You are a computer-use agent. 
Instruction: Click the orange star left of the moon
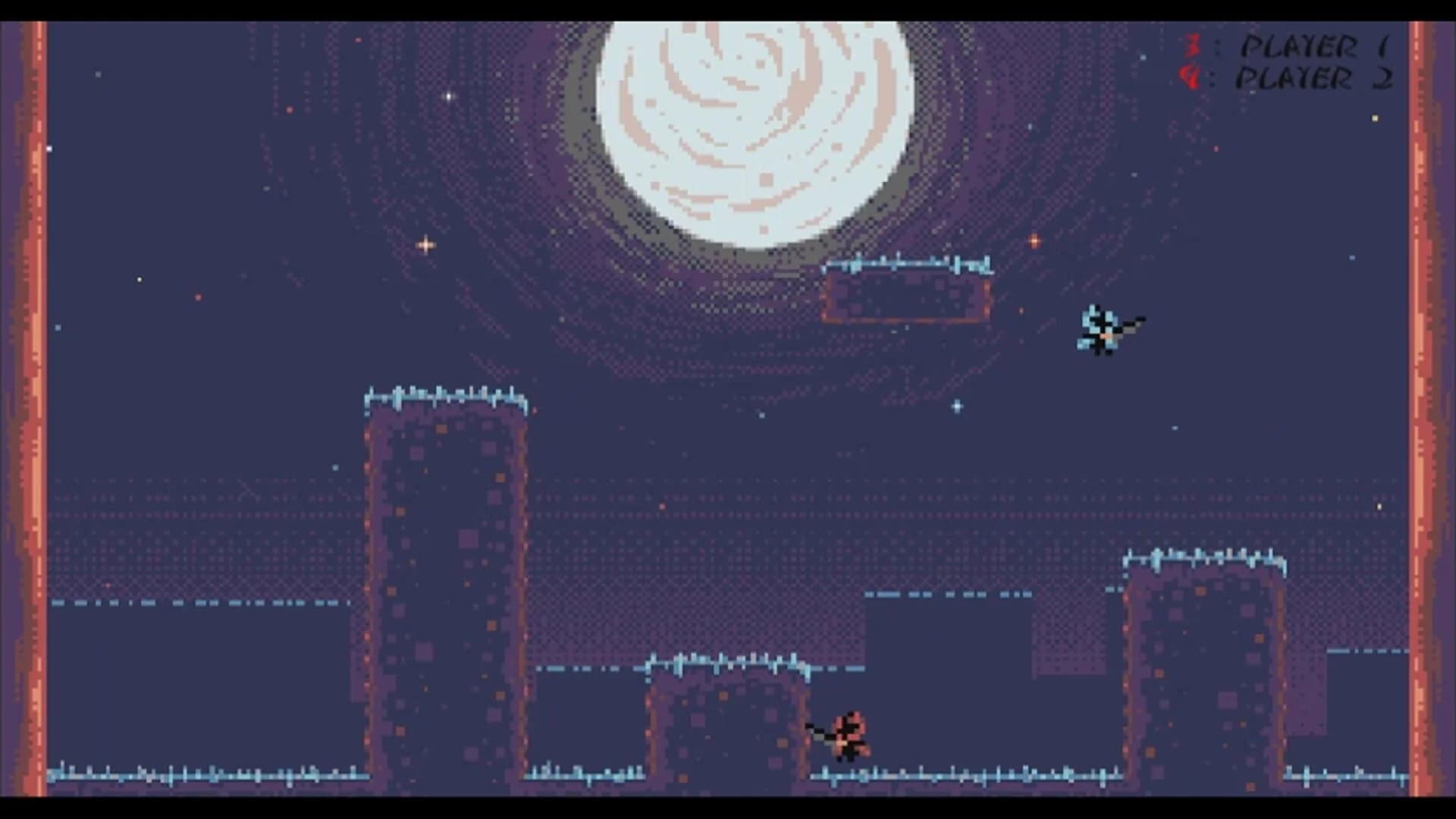(x=425, y=244)
